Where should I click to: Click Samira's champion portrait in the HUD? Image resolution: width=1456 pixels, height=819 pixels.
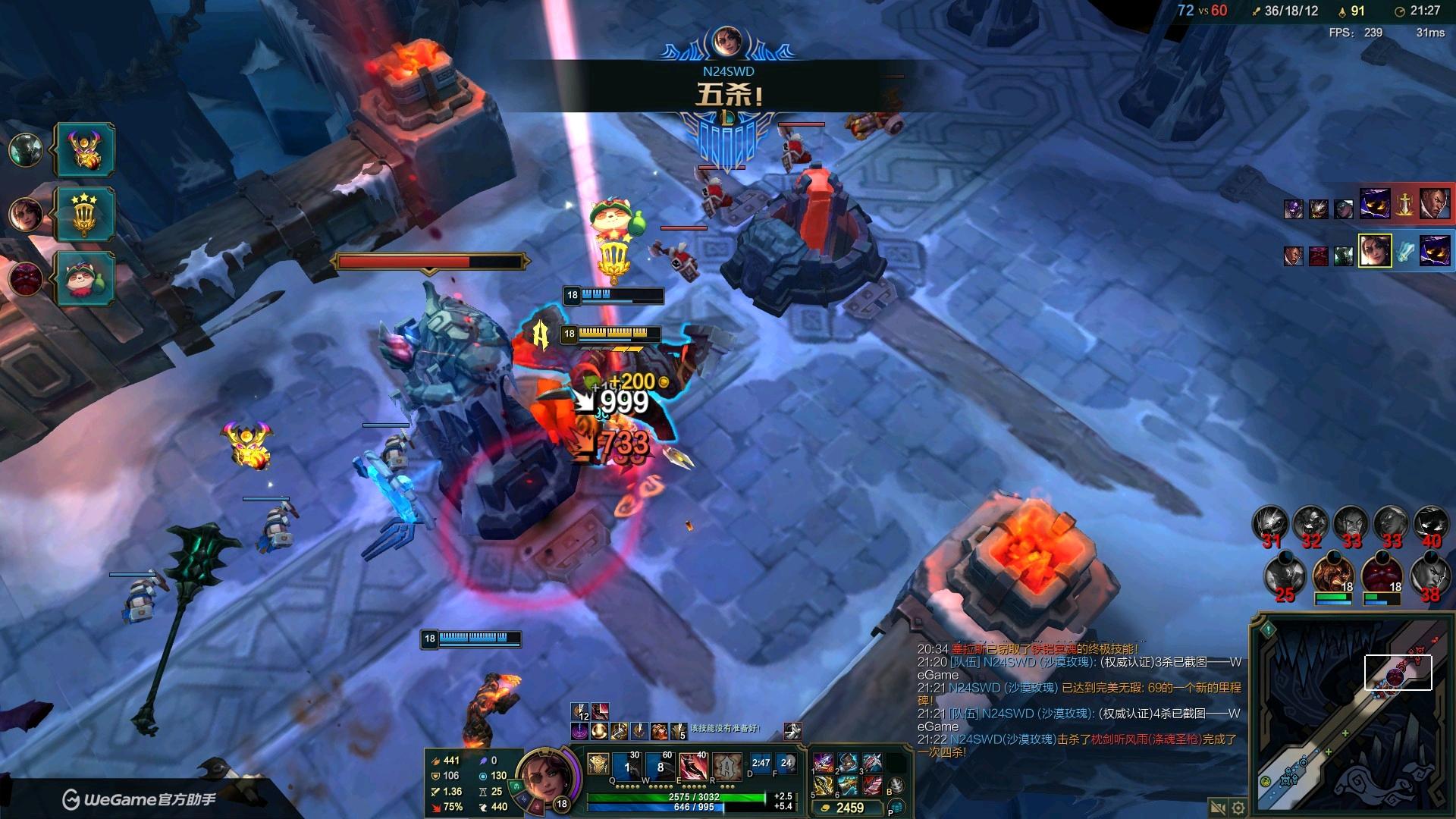click(x=541, y=777)
